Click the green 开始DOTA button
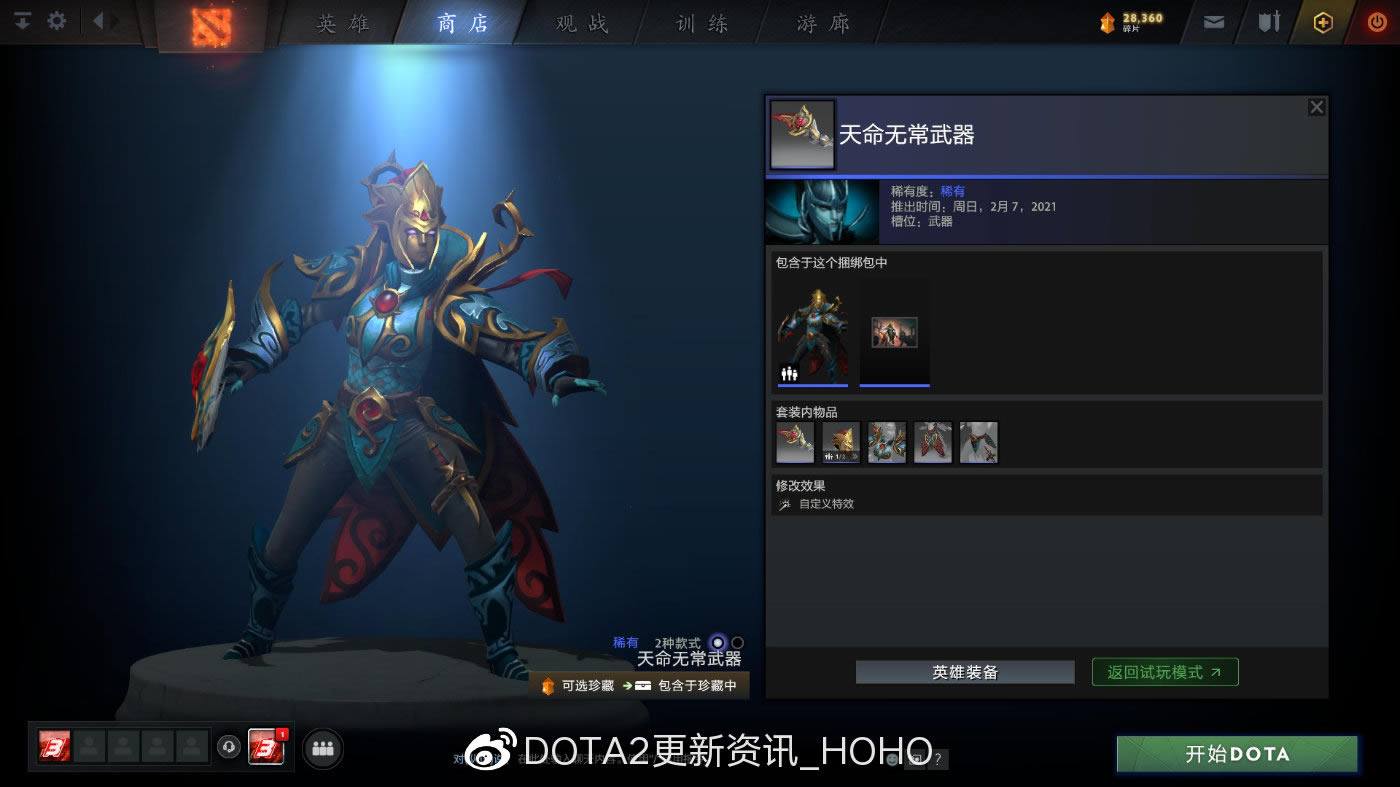The height and width of the screenshot is (787, 1400). 1236,754
